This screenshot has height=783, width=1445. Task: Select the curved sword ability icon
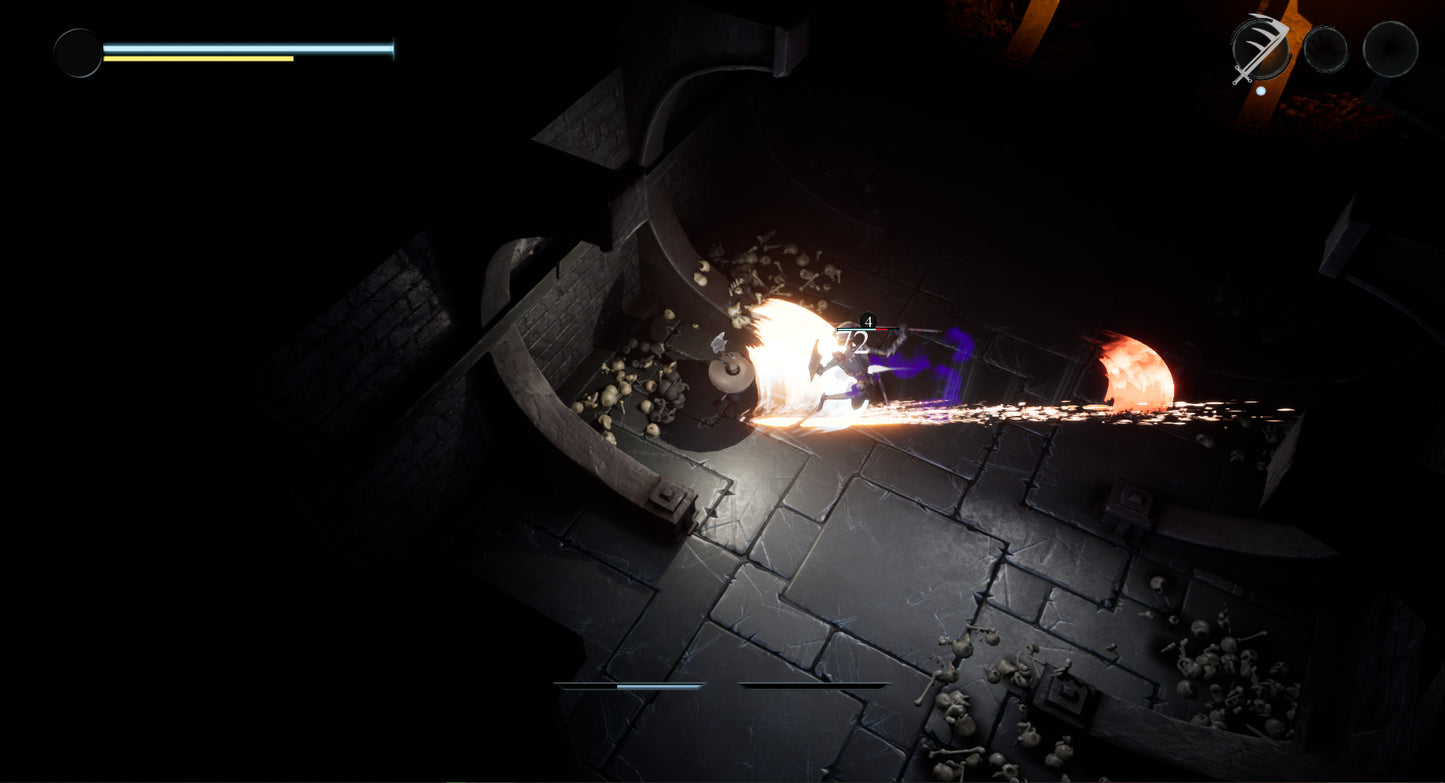point(1260,45)
